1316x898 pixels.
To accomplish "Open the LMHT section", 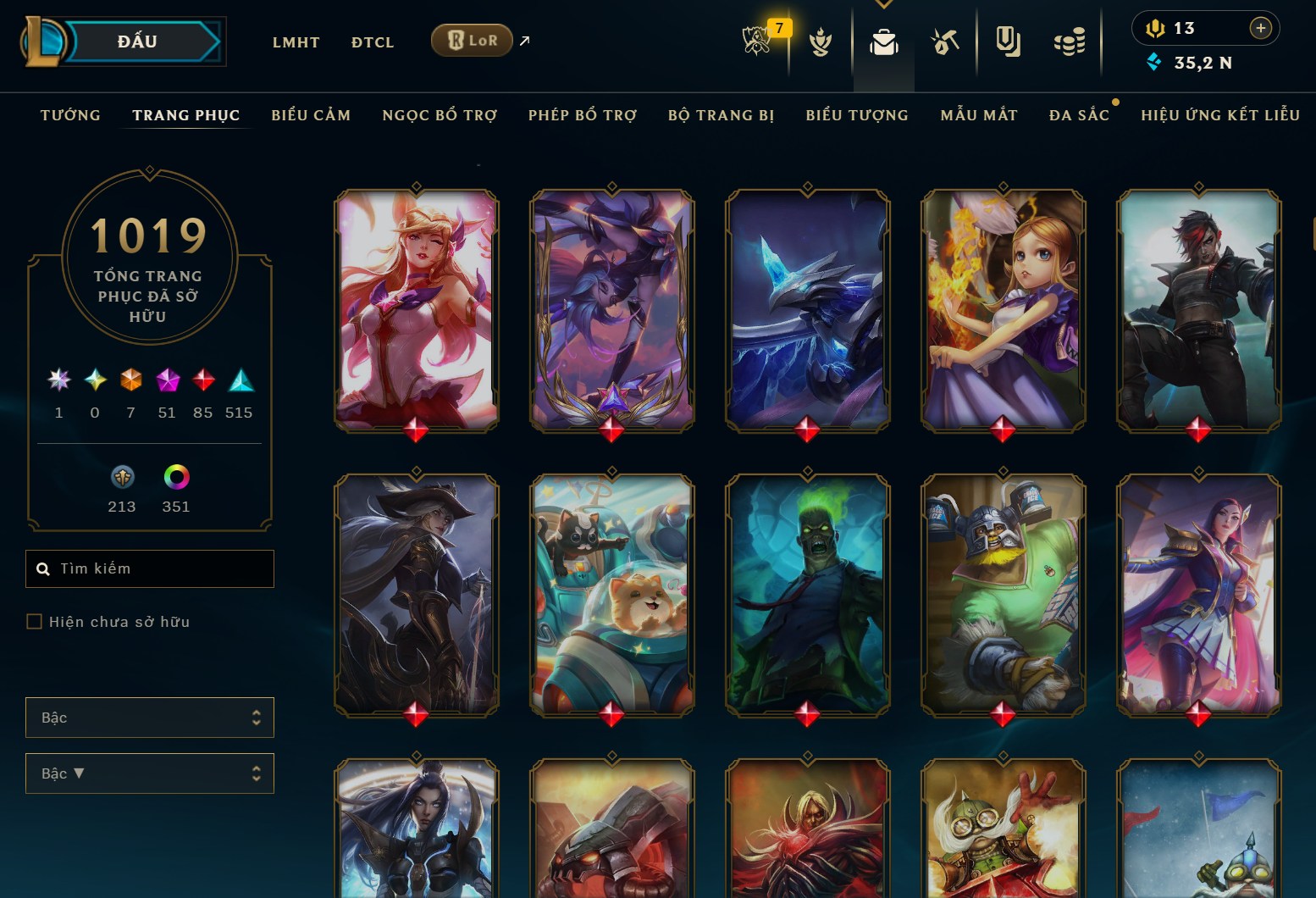I will pyautogui.click(x=296, y=42).
